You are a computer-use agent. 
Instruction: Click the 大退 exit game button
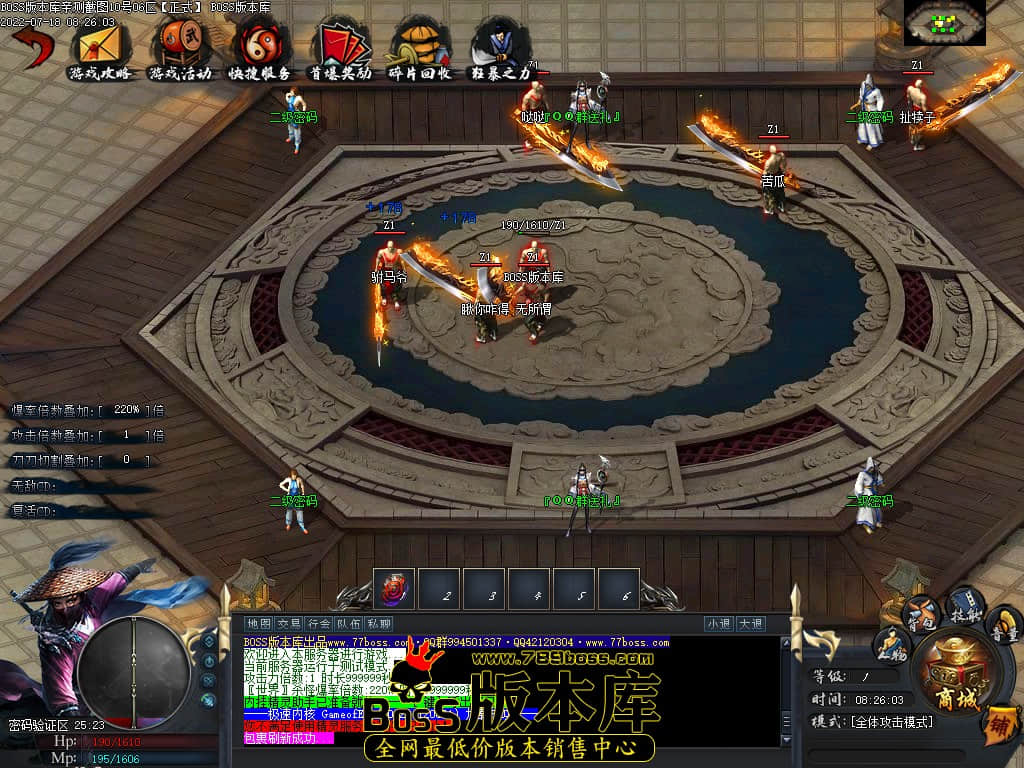(751, 624)
